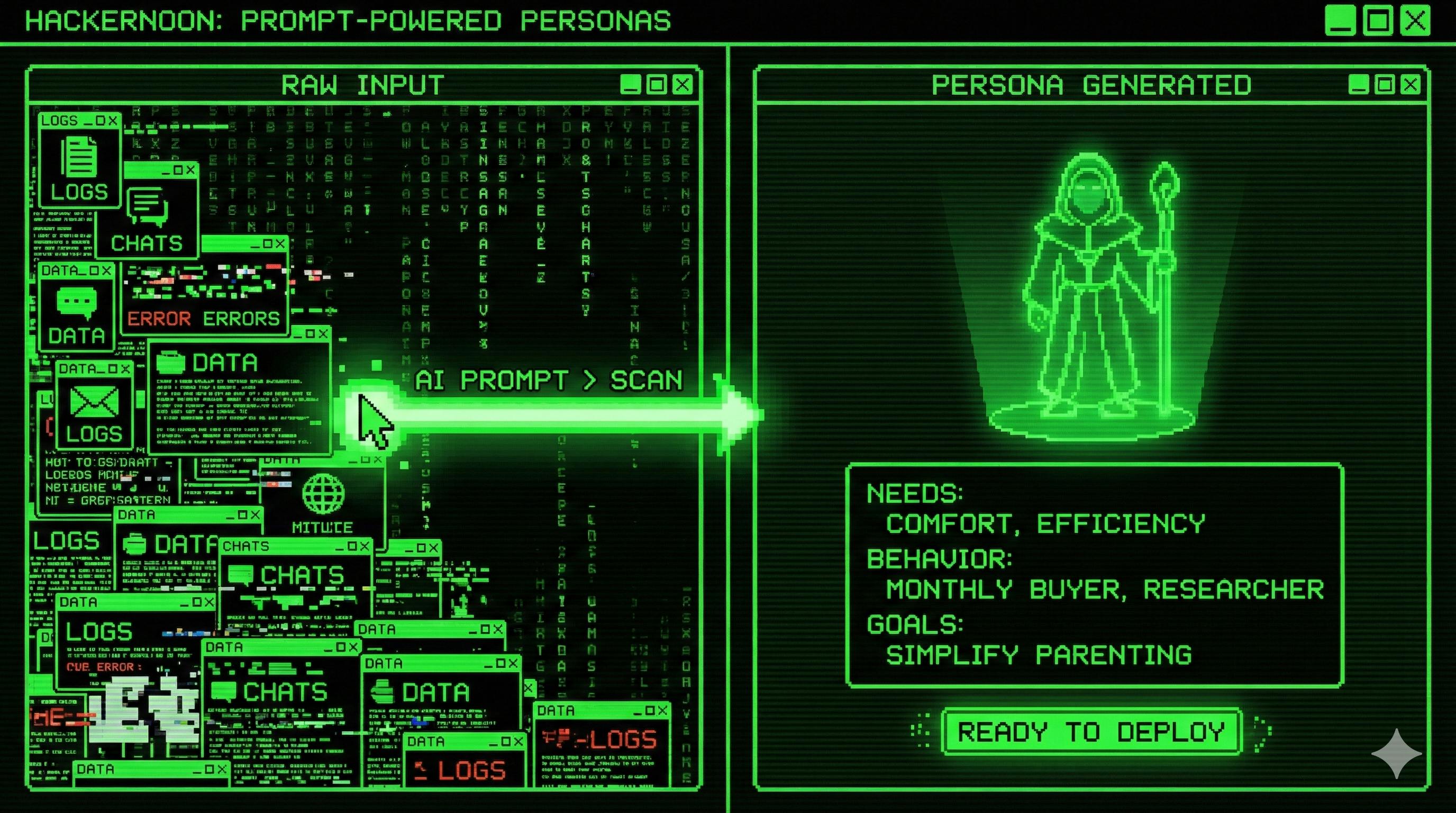Minimize the RAW INPUT panel
This screenshot has height=813, width=1456.
(x=631, y=85)
